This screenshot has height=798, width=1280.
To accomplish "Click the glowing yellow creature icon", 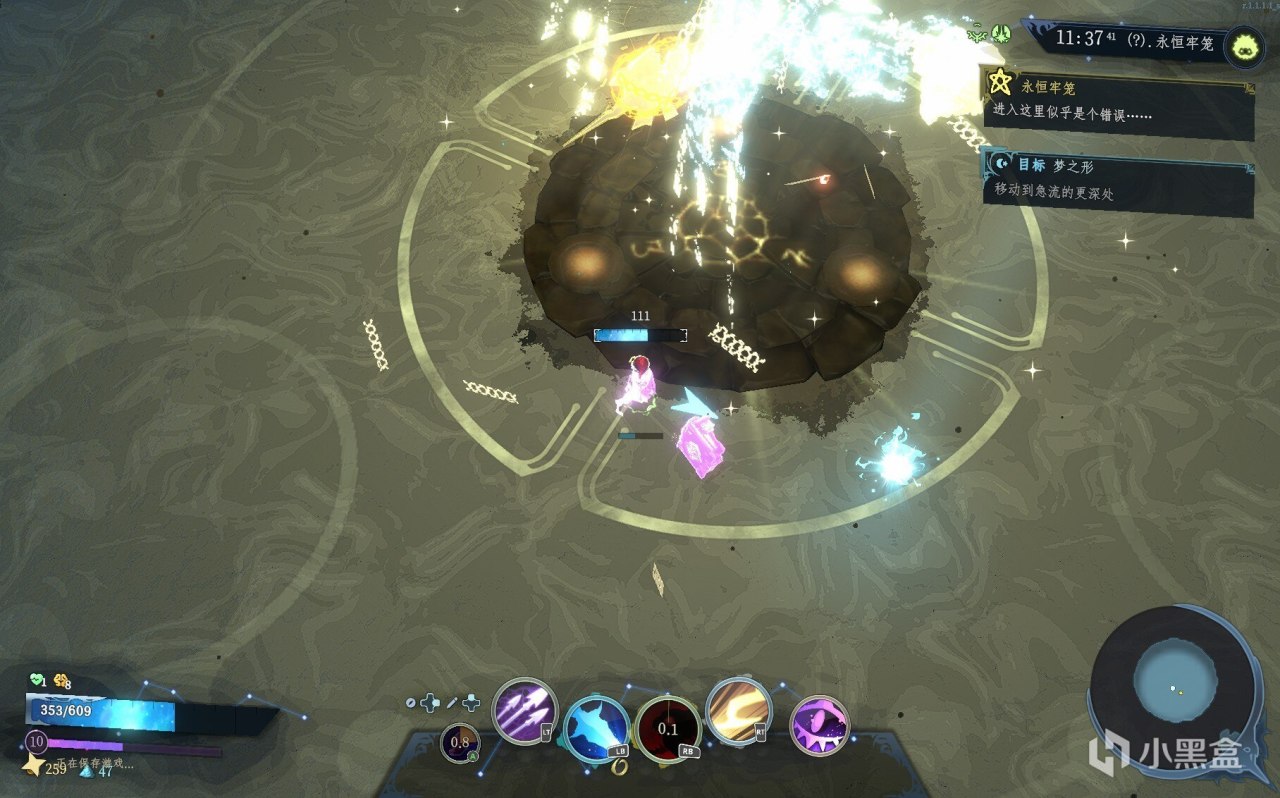I will [x=1243, y=45].
